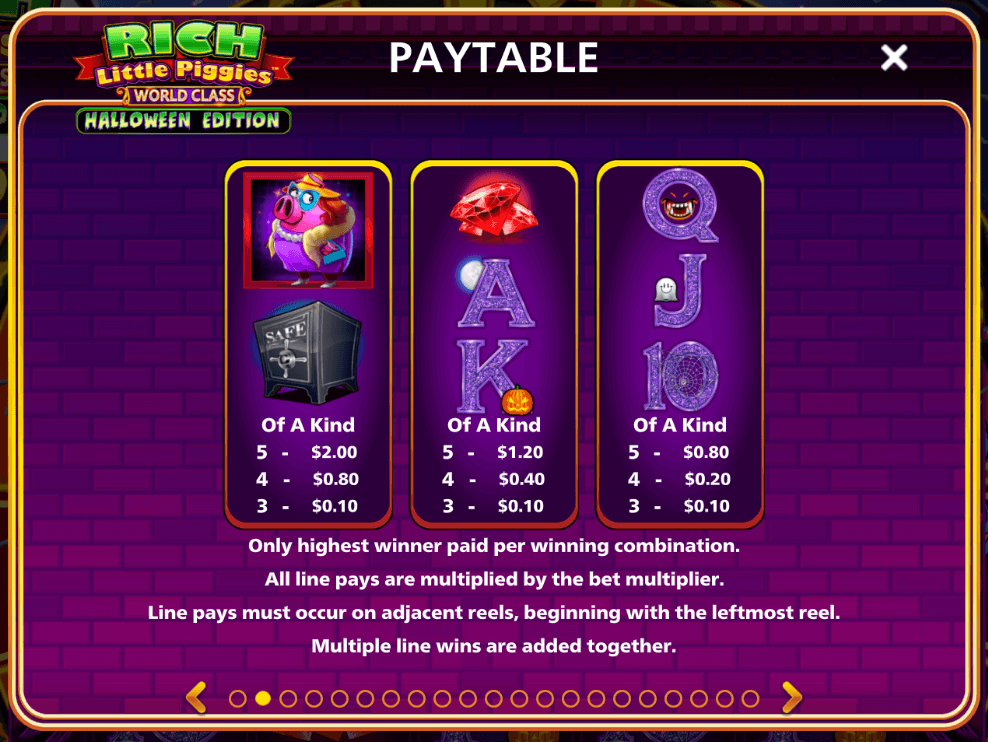The image size is (988, 742).
Task: Jump to the first paytable page dot
Action: (237, 699)
